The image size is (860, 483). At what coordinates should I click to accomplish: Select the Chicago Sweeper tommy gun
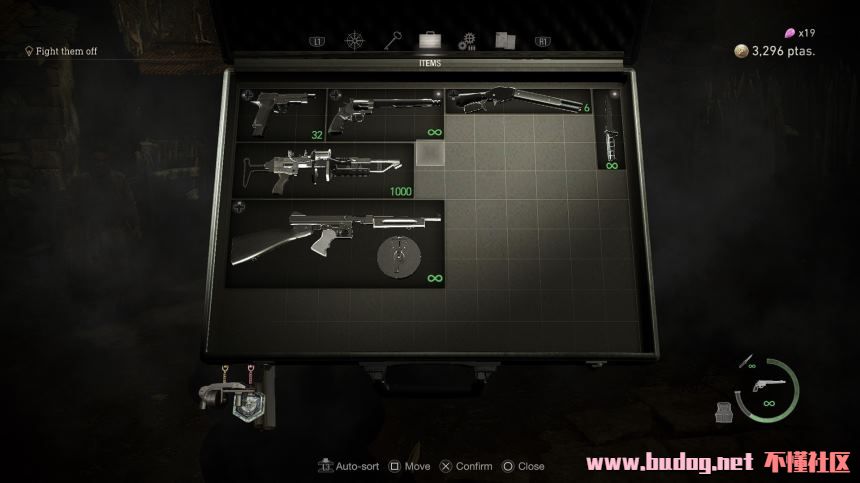click(x=335, y=243)
